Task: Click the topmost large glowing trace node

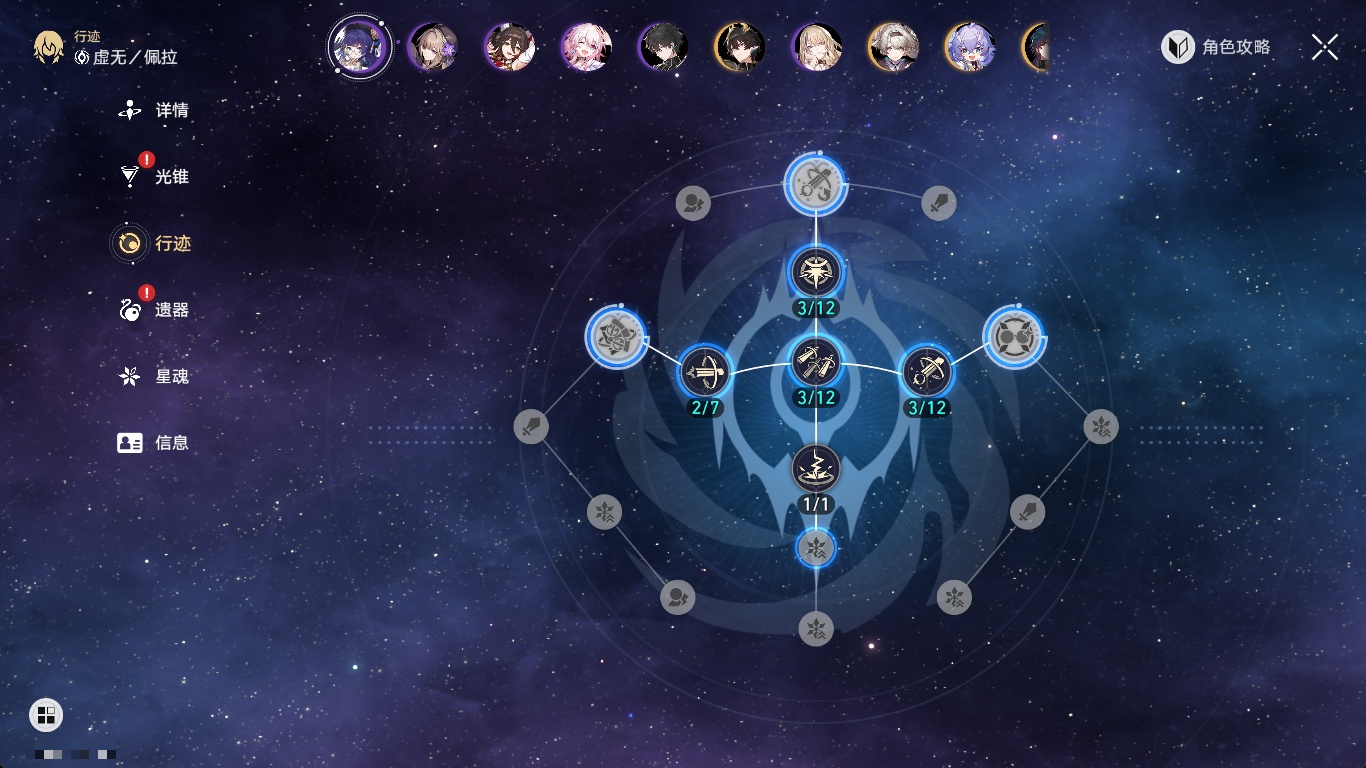Action: click(816, 184)
